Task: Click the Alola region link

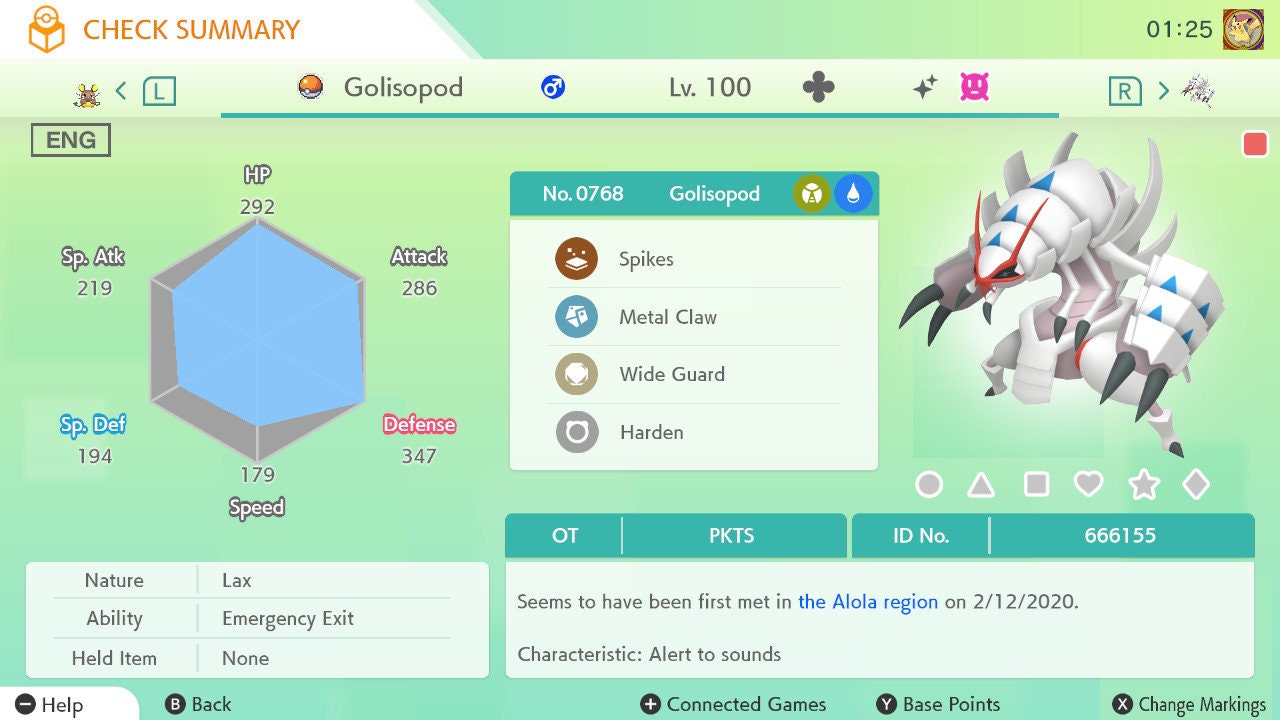Action: pos(868,602)
